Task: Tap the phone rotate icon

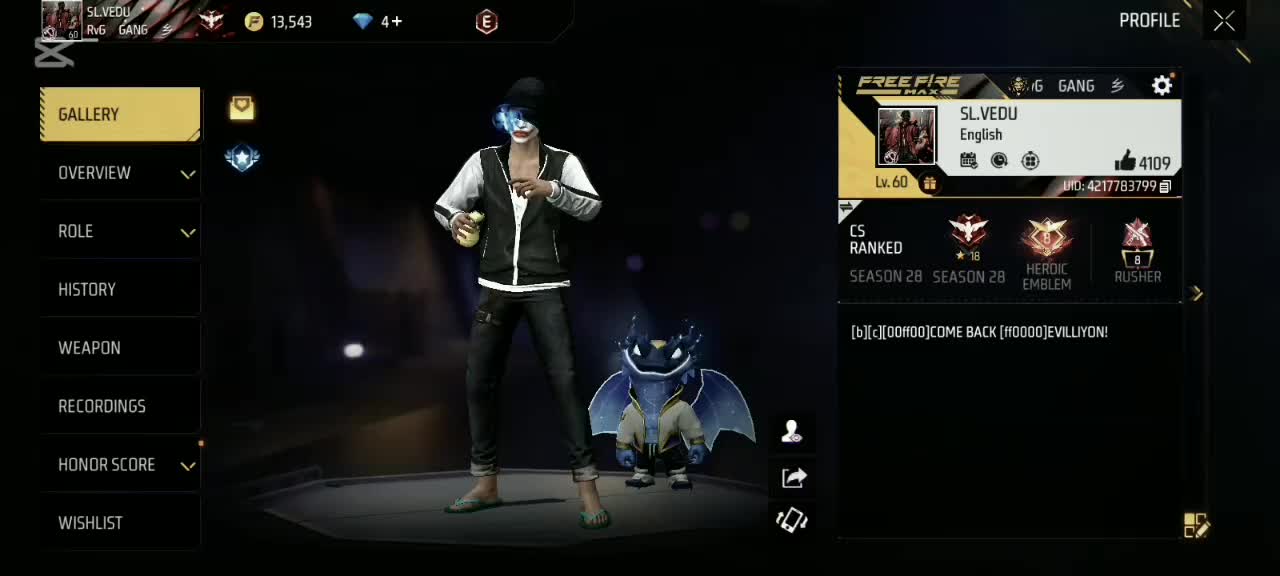Action: [792, 520]
